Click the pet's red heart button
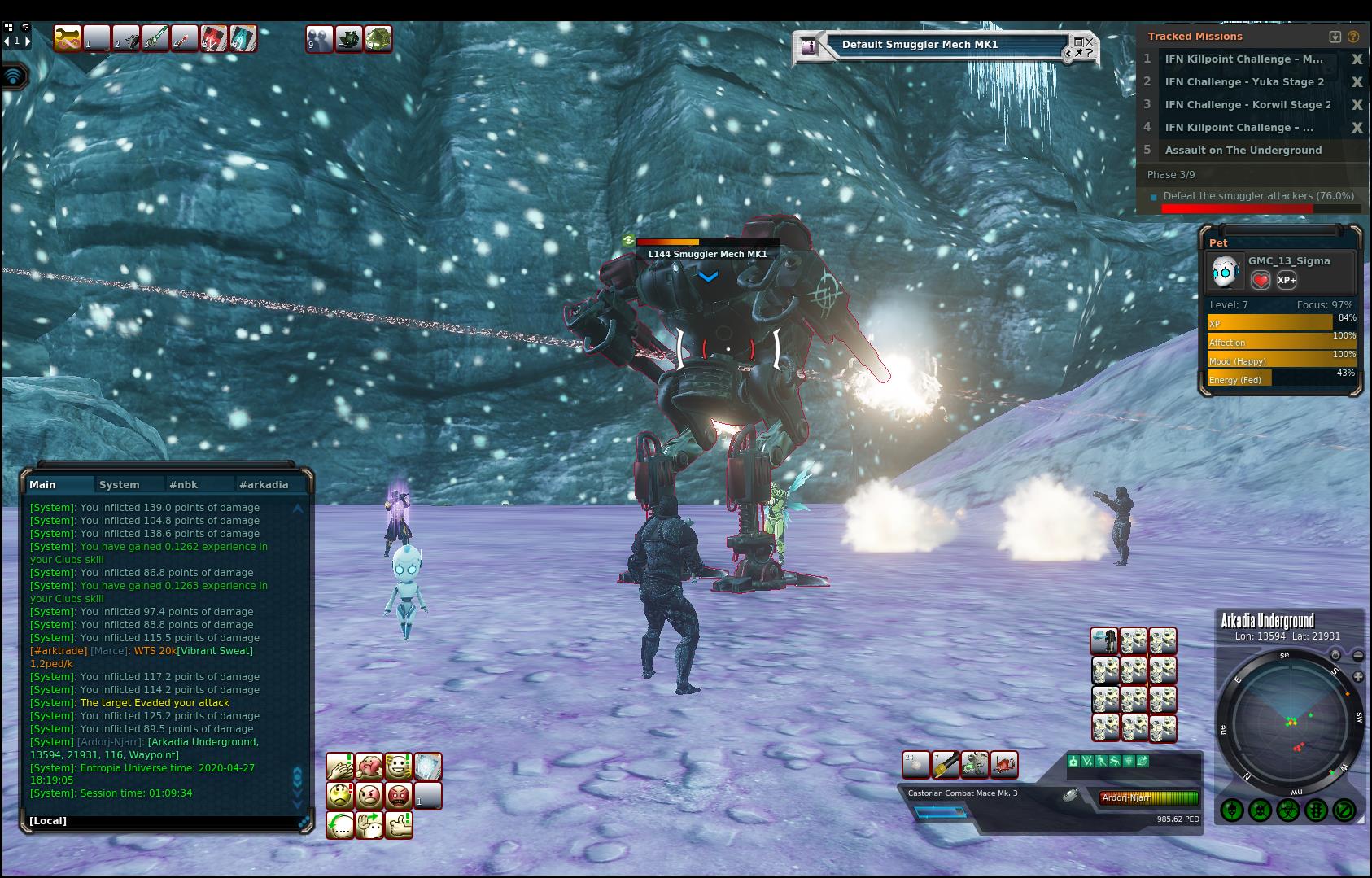1372x878 pixels. click(x=1260, y=280)
